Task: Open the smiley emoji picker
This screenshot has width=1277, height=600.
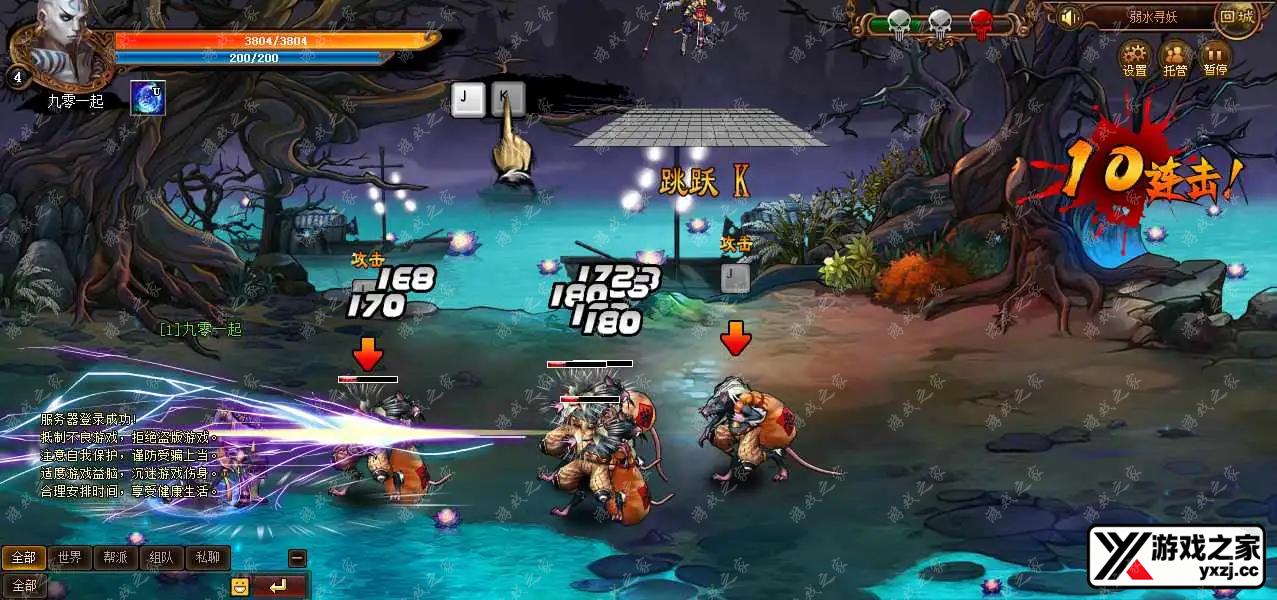Action: coord(240,586)
